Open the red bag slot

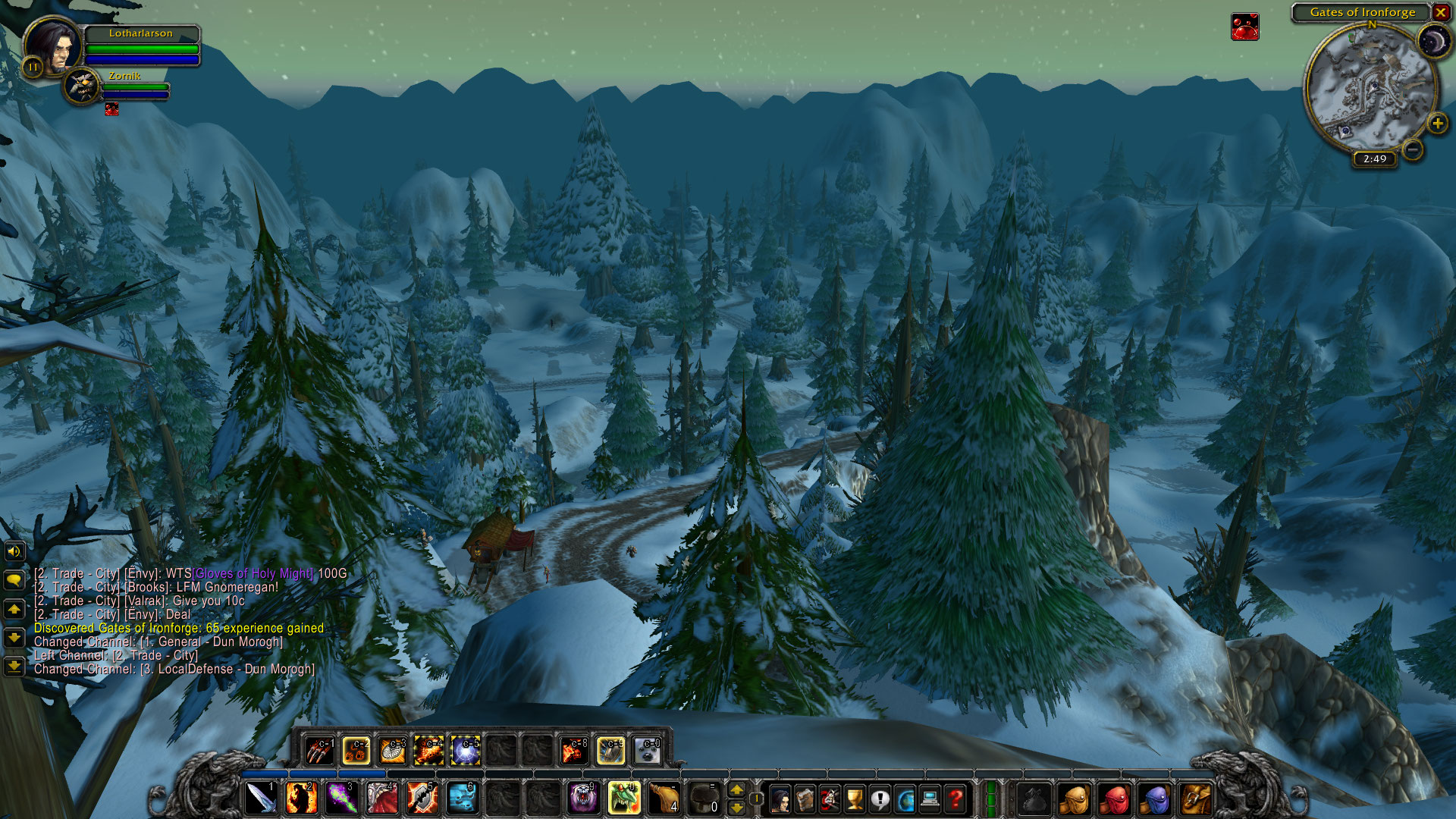[x=1114, y=799]
